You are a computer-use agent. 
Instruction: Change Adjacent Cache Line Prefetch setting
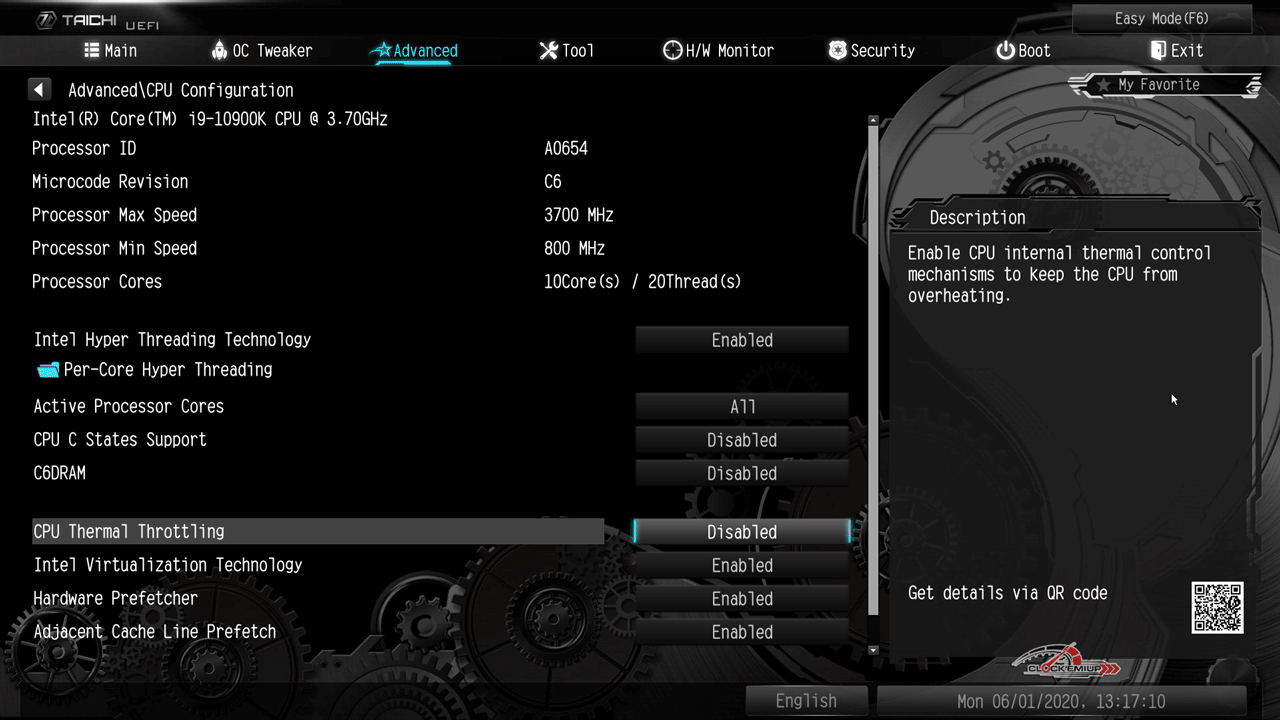coord(742,632)
